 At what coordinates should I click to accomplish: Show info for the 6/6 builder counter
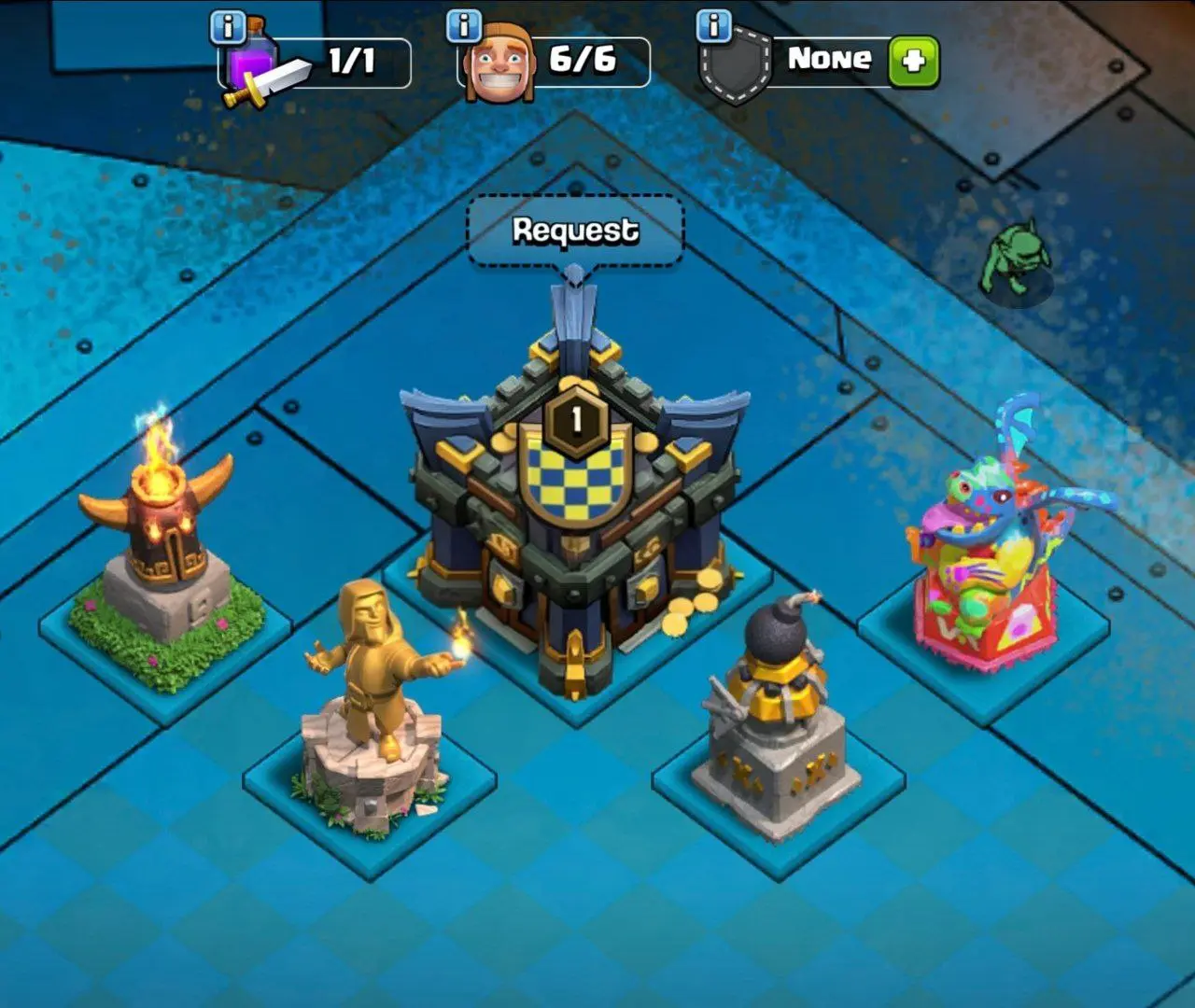[464, 25]
